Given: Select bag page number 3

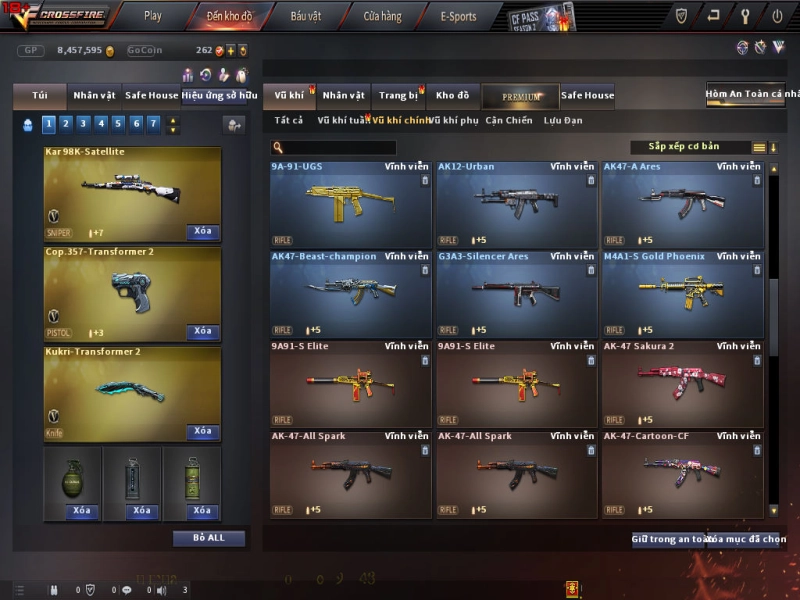Looking at the screenshot, I should pos(83,124).
